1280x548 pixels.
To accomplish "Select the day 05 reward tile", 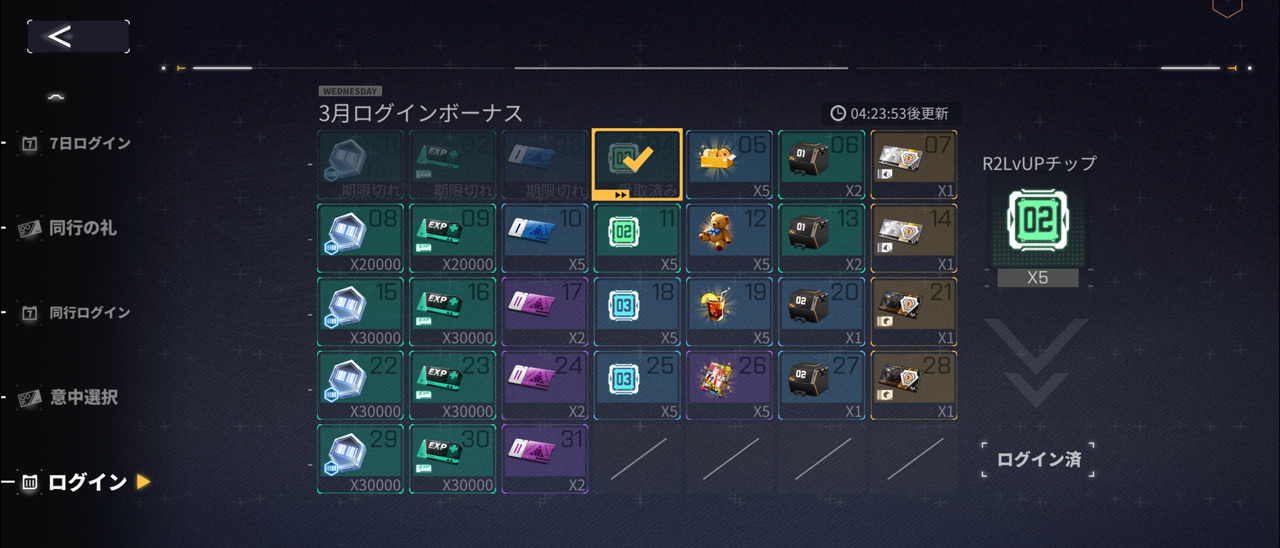I will coord(729,164).
